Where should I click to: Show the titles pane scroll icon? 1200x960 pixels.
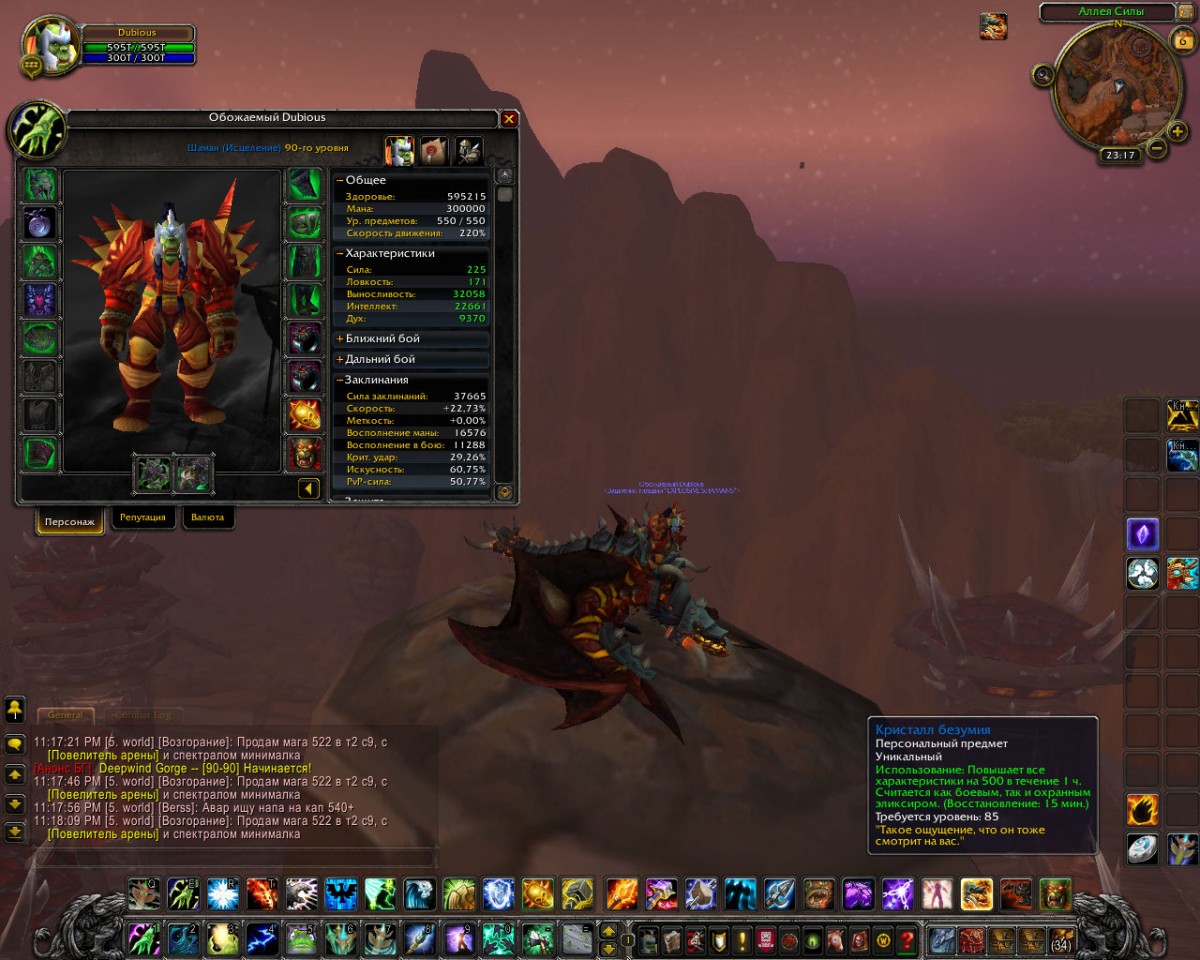(x=433, y=151)
